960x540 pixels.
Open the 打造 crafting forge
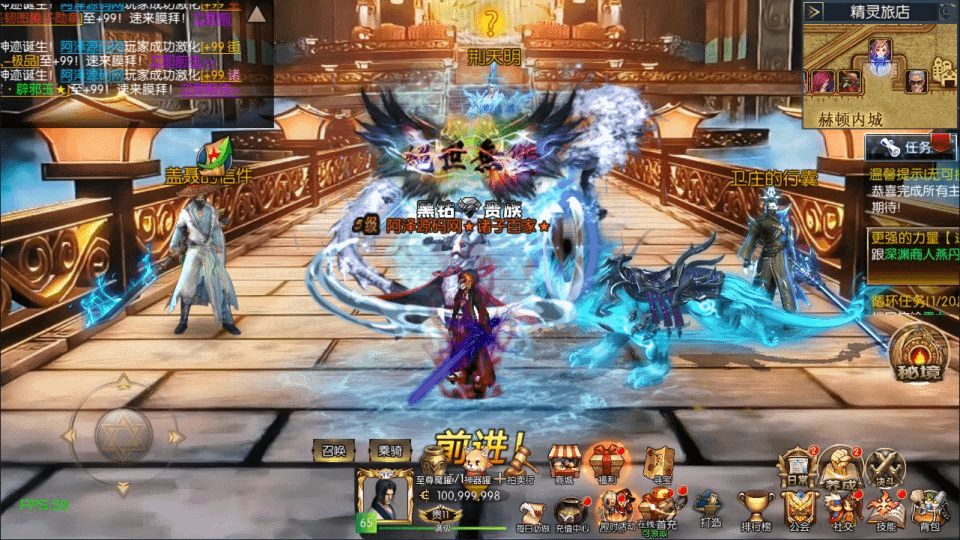click(710, 509)
